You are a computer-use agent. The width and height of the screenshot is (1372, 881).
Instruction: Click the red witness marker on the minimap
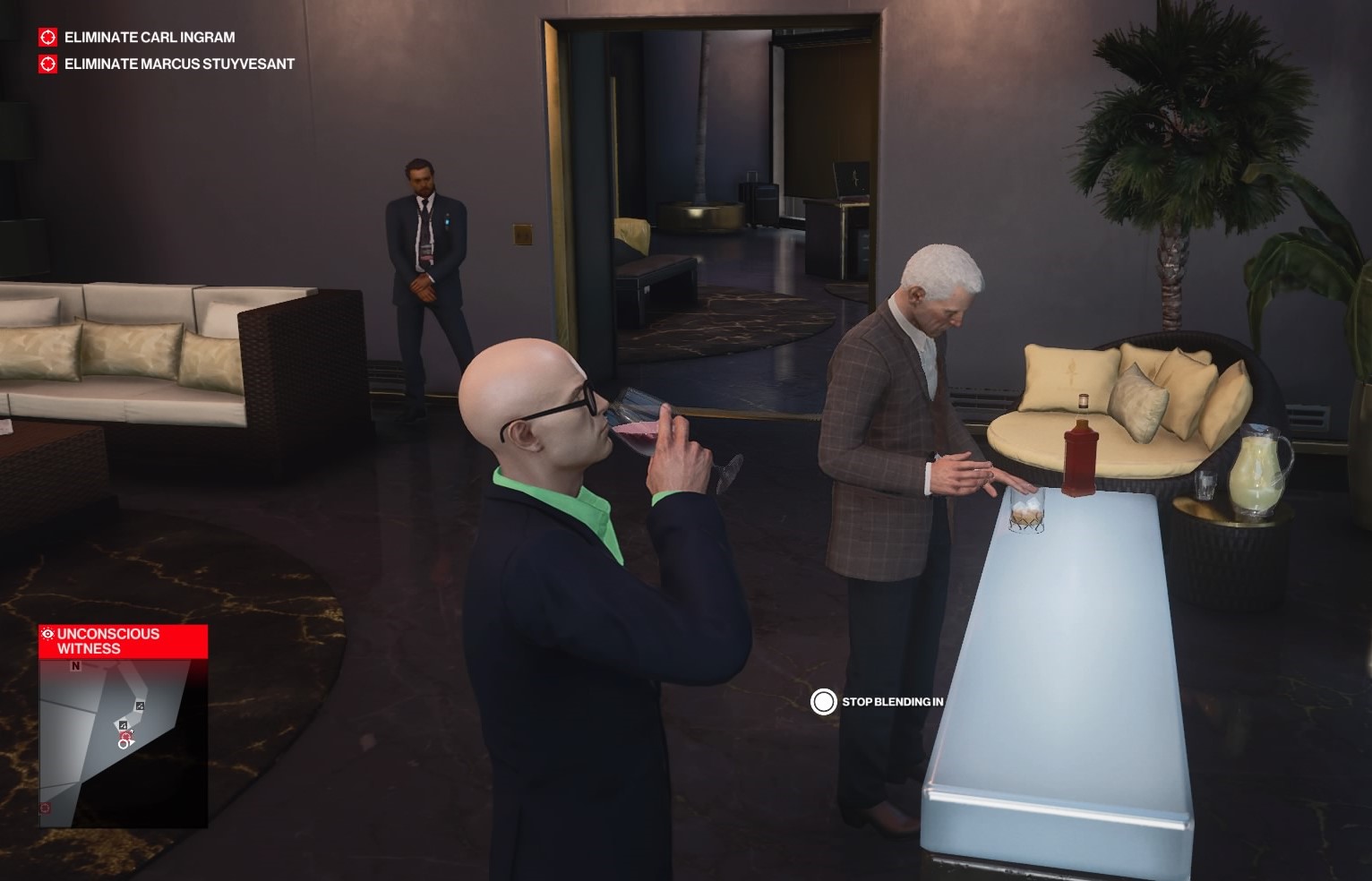pyautogui.click(x=124, y=737)
